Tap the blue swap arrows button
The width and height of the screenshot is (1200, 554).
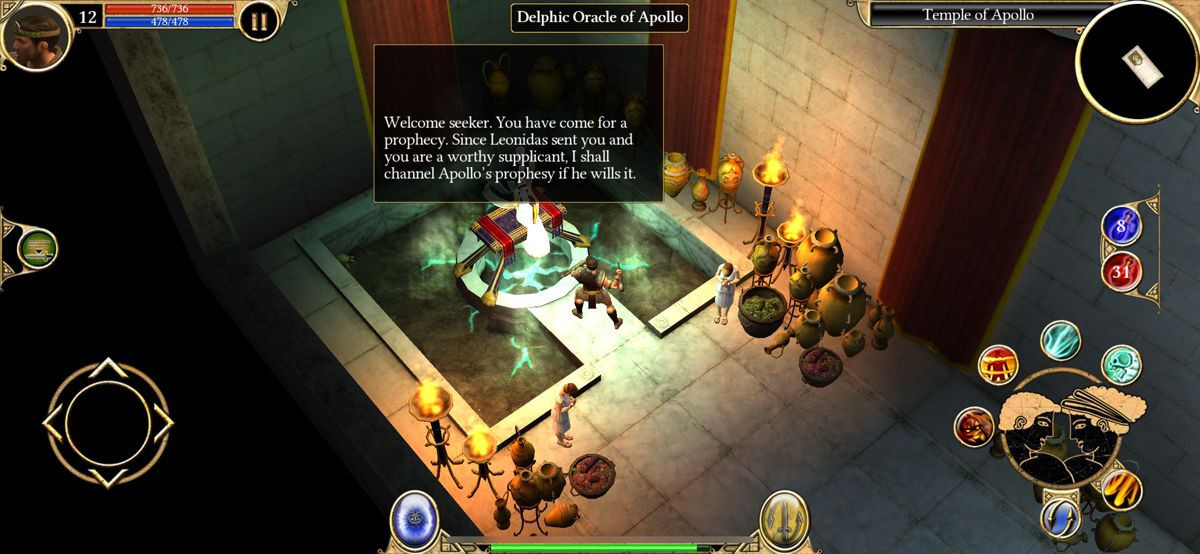[1060, 516]
